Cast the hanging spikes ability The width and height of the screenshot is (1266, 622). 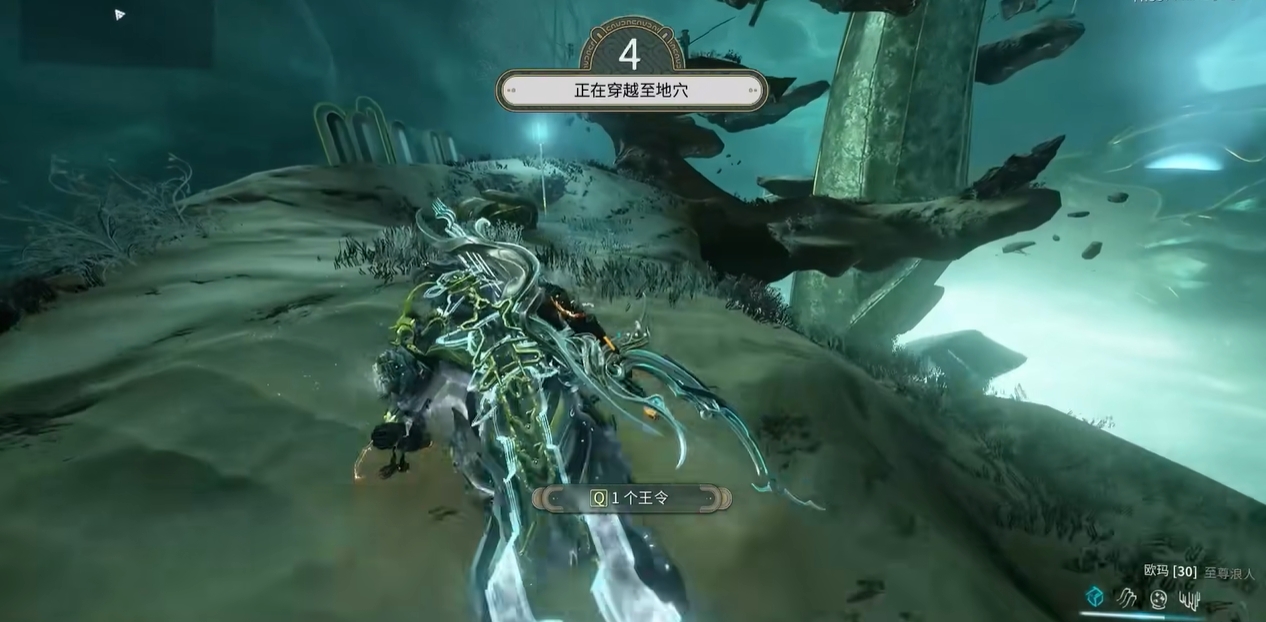point(1189,599)
